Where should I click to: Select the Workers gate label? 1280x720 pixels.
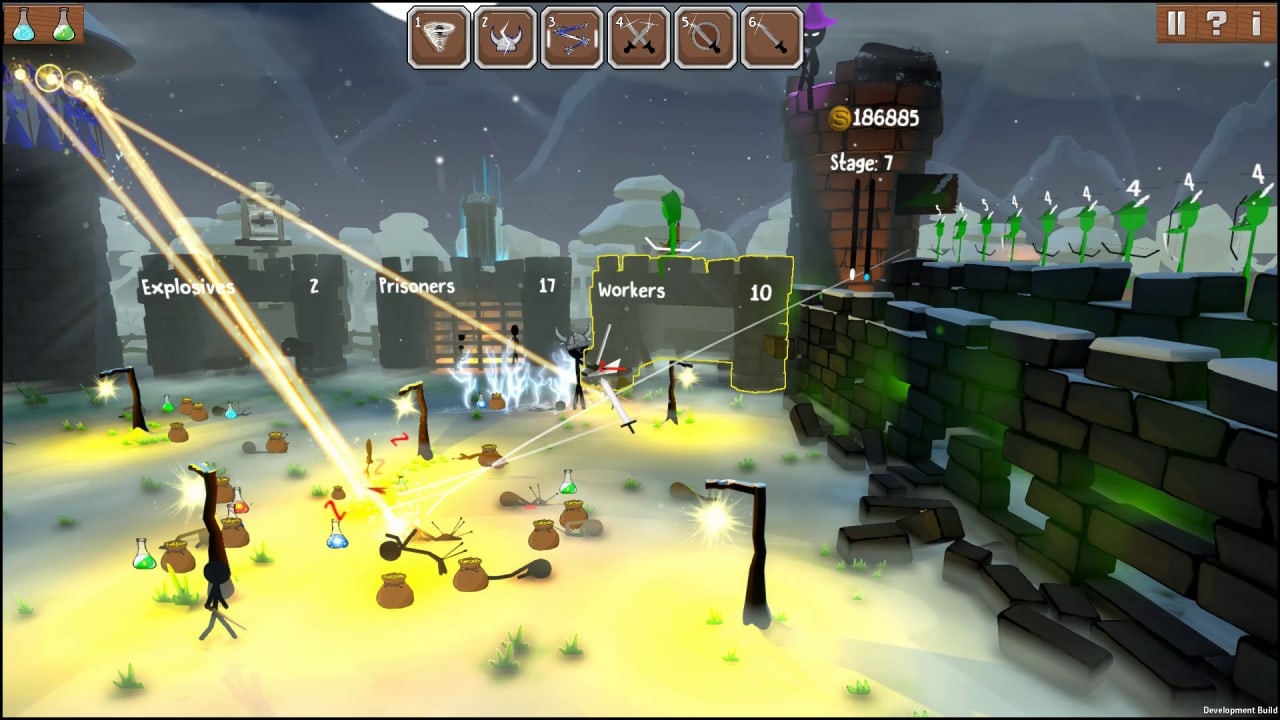[x=631, y=291]
